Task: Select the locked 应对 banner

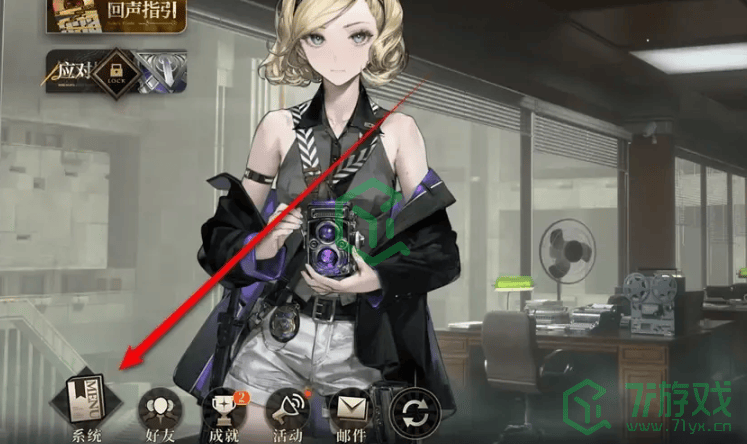Action: (116, 73)
